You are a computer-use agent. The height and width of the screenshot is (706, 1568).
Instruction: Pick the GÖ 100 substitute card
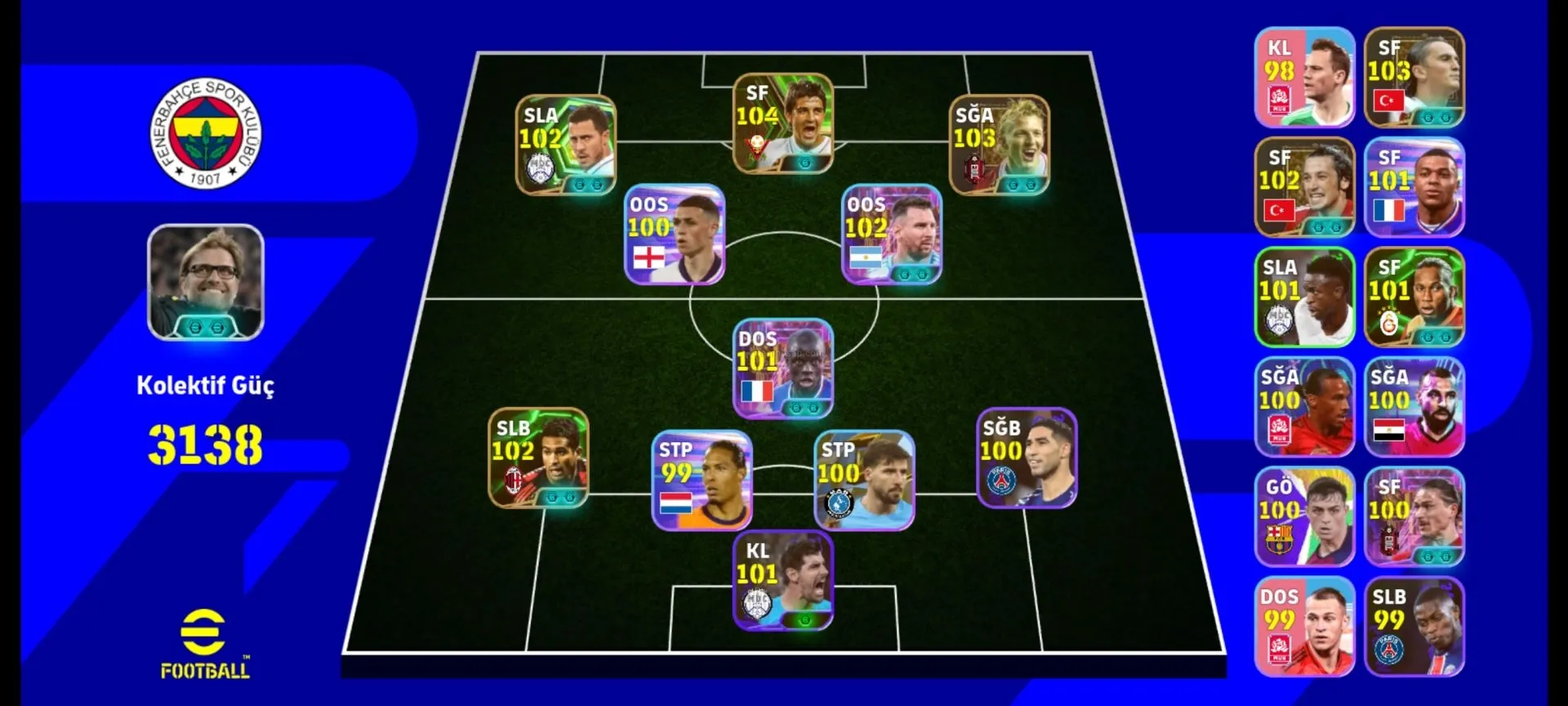pos(1304,517)
